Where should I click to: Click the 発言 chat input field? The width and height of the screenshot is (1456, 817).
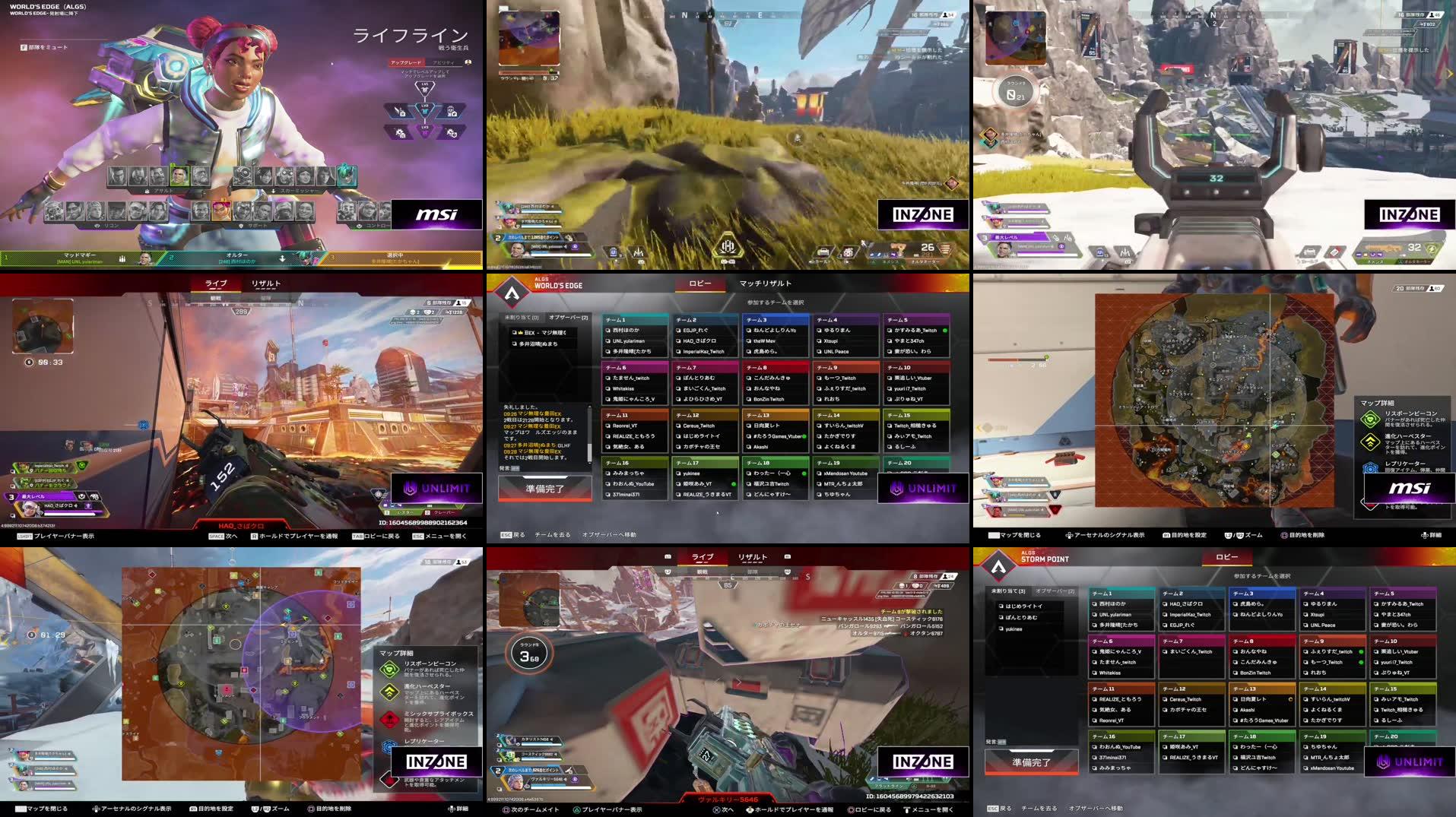click(508, 469)
